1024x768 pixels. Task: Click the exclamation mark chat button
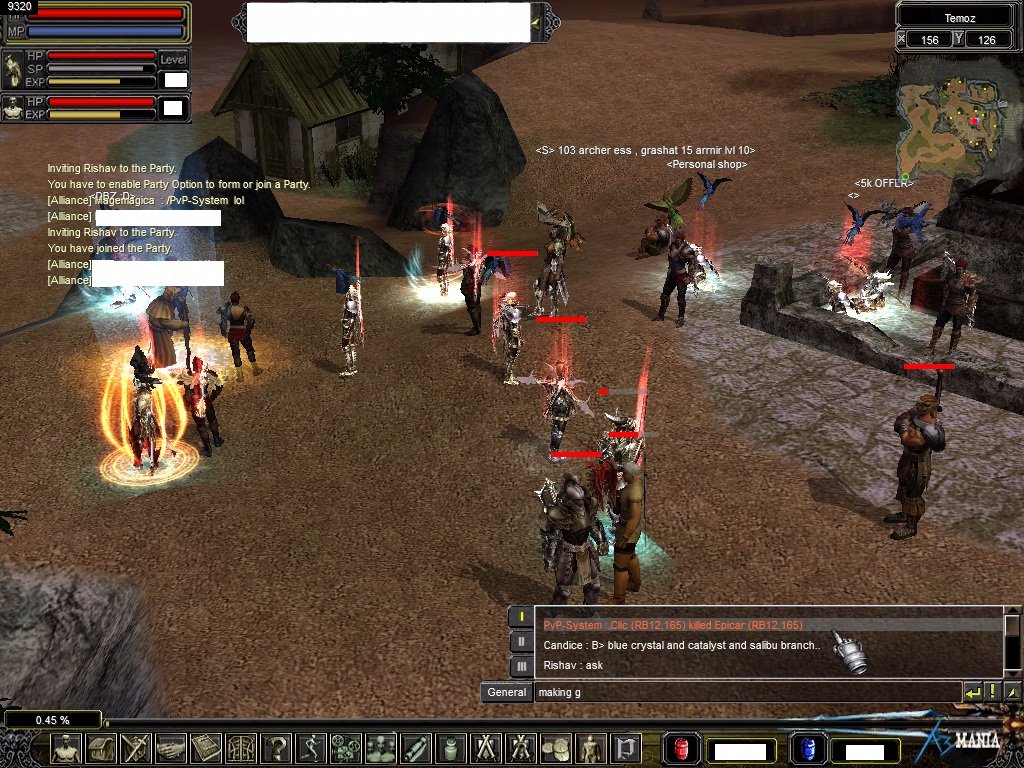coord(992,692)
